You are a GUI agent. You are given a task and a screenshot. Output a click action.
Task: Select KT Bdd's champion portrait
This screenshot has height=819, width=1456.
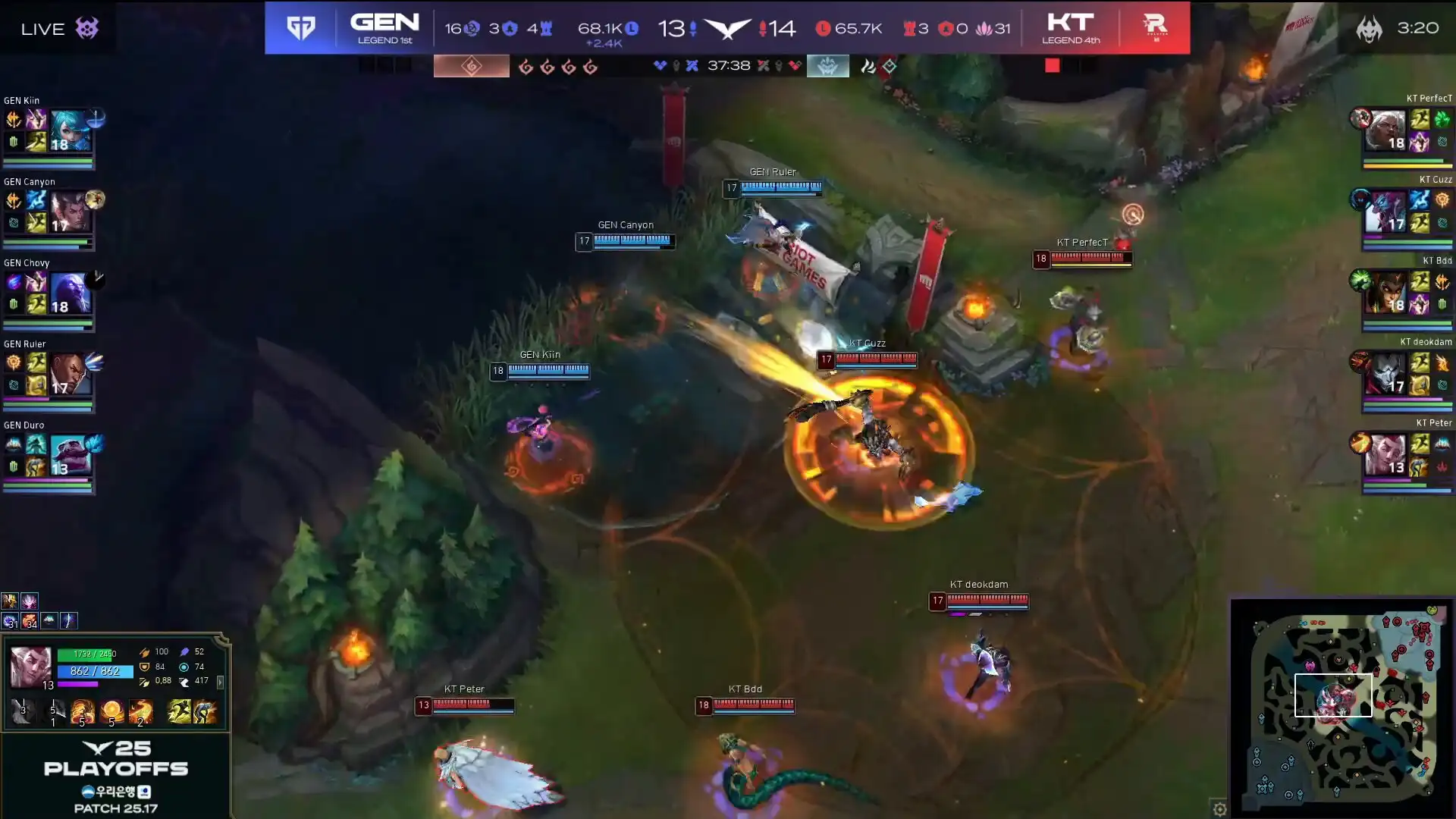1385,292
